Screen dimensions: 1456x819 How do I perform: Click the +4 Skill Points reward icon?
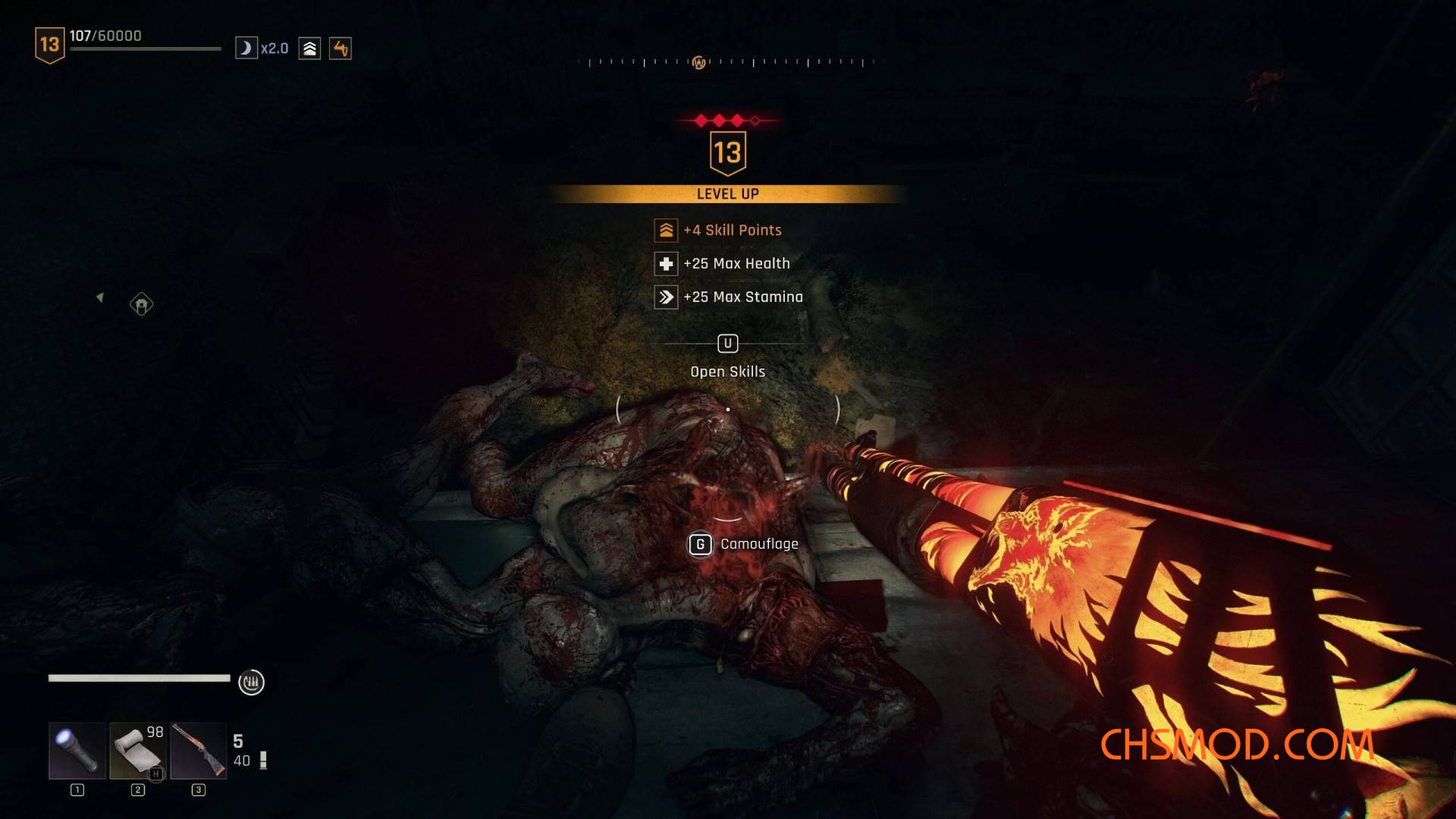pyautogui.click(x=666, y=230)
